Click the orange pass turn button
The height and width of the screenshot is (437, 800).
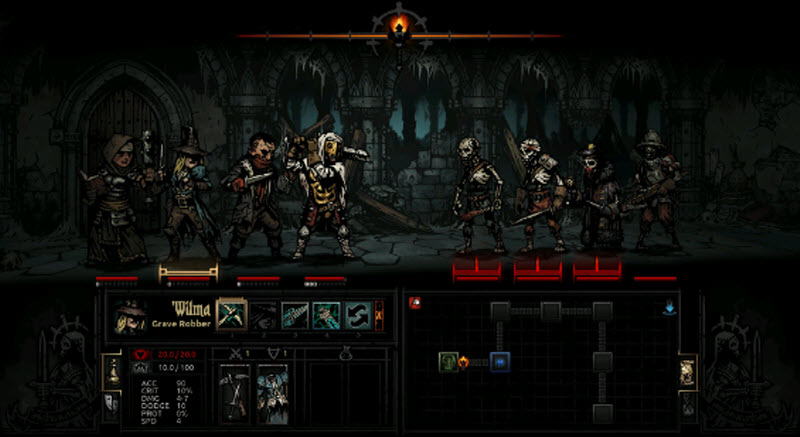[378, 315]
